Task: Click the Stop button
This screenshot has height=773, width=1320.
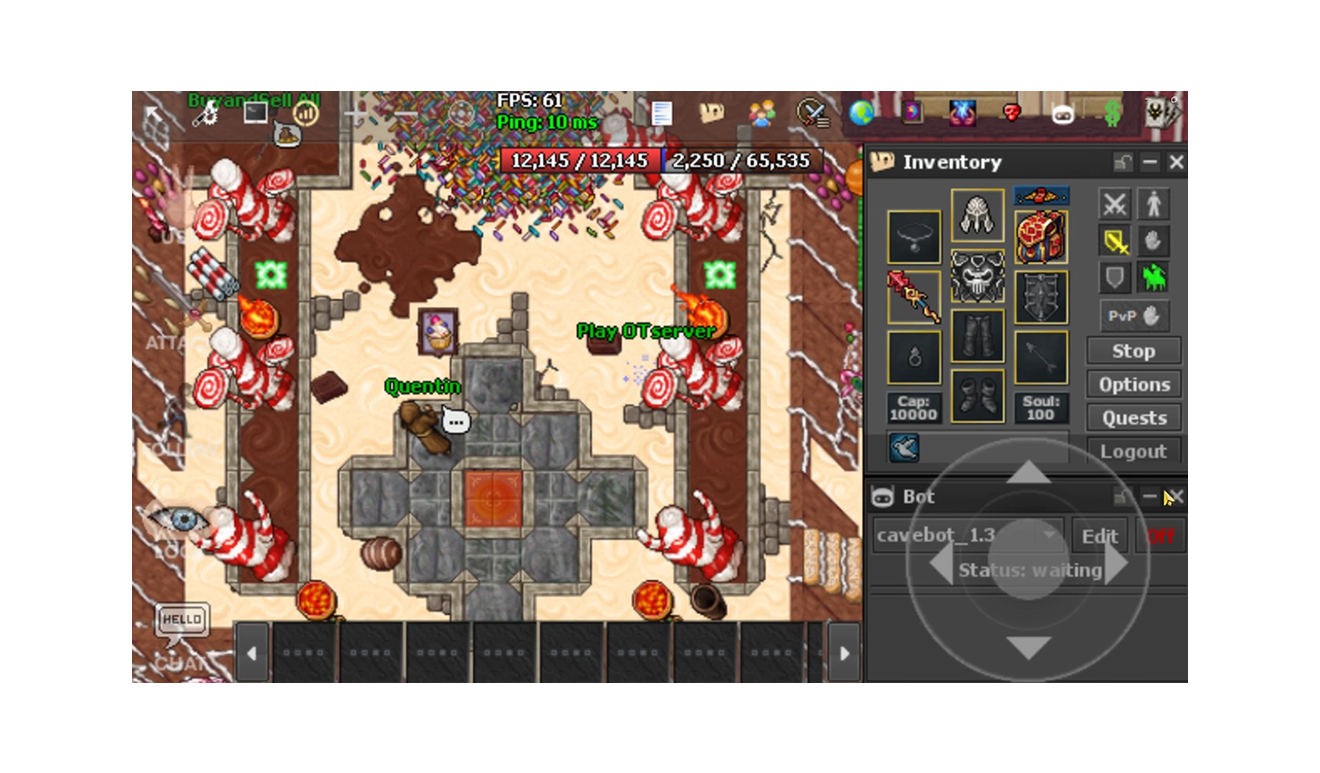Action: tap(1134, 351)
